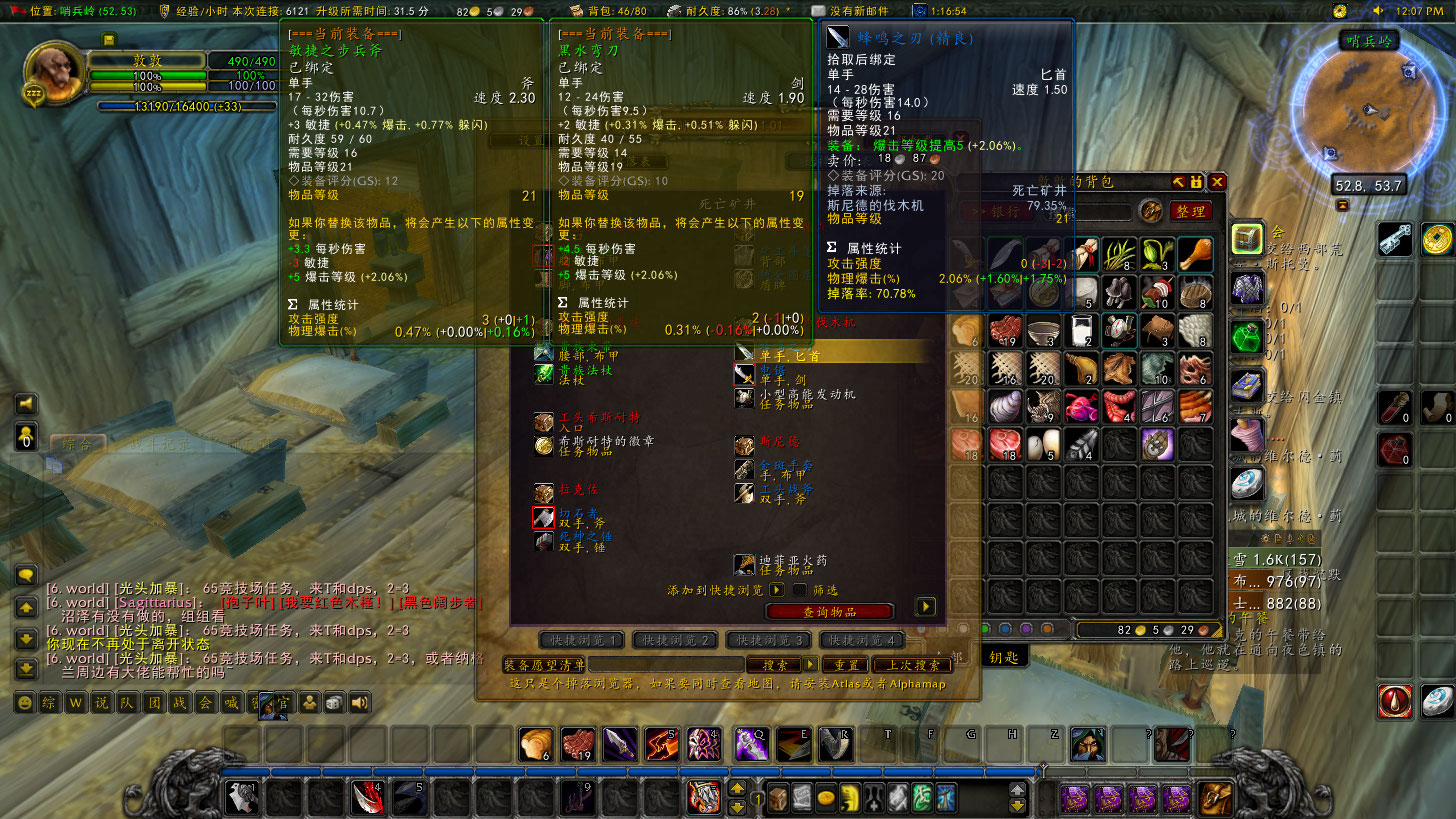Screen dimensions: 1456x819
Task: Toggle the checkbox beside 添加到快捷浏览
Action: [798, 590]
